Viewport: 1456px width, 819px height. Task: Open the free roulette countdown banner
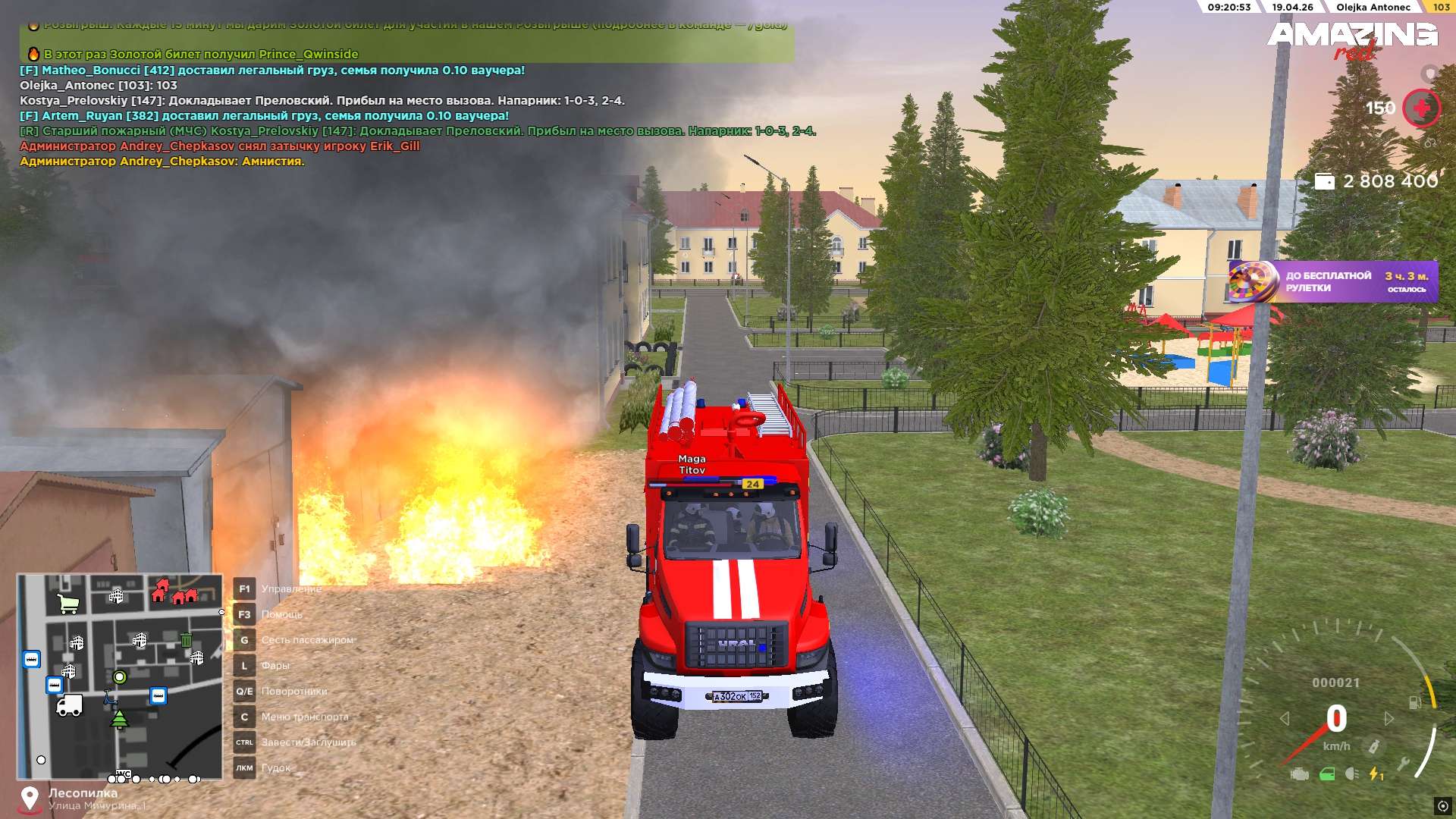[1332, 282]
